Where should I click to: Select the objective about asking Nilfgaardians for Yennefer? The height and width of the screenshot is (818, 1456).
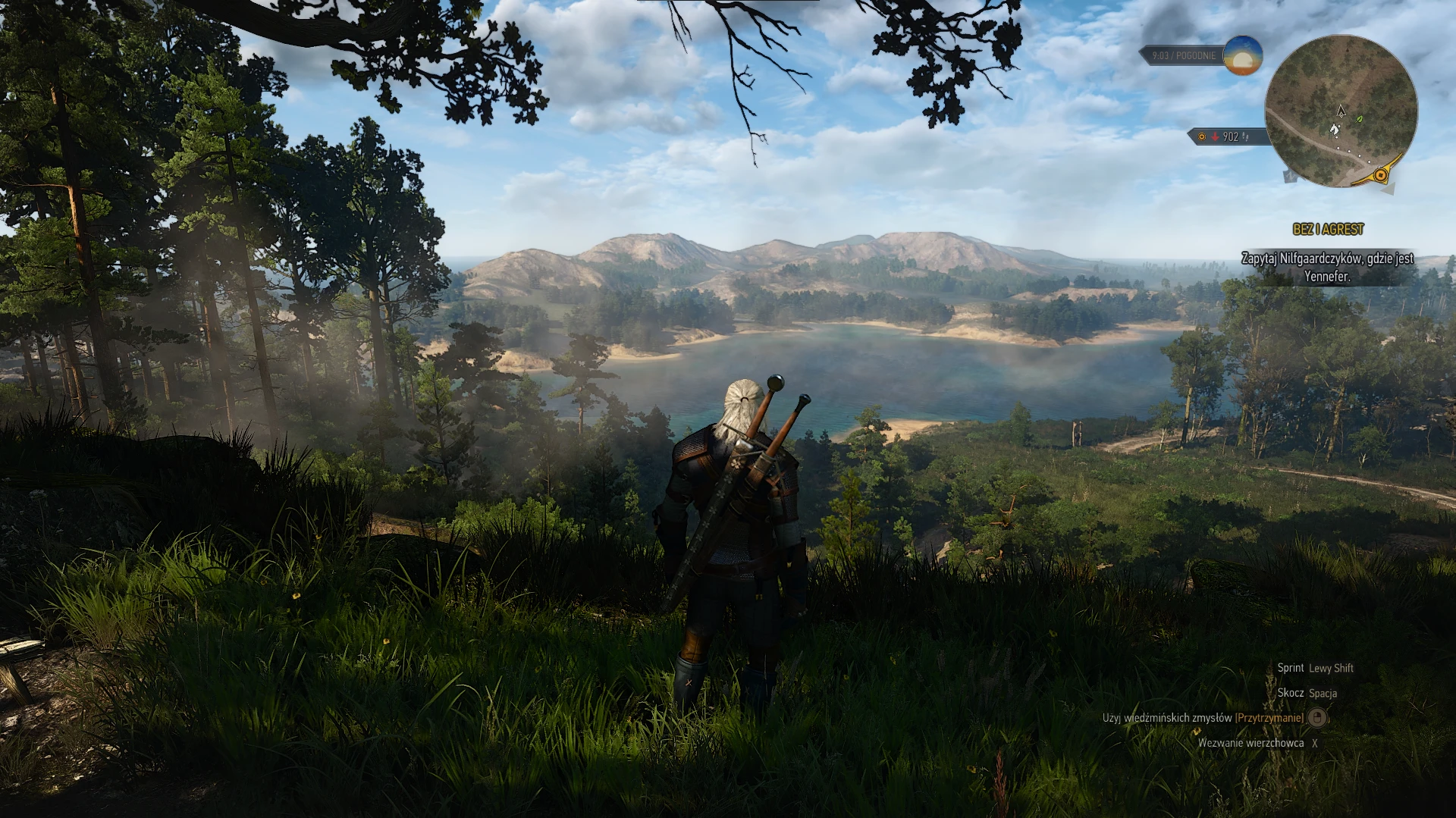(x=1327, y=268)
